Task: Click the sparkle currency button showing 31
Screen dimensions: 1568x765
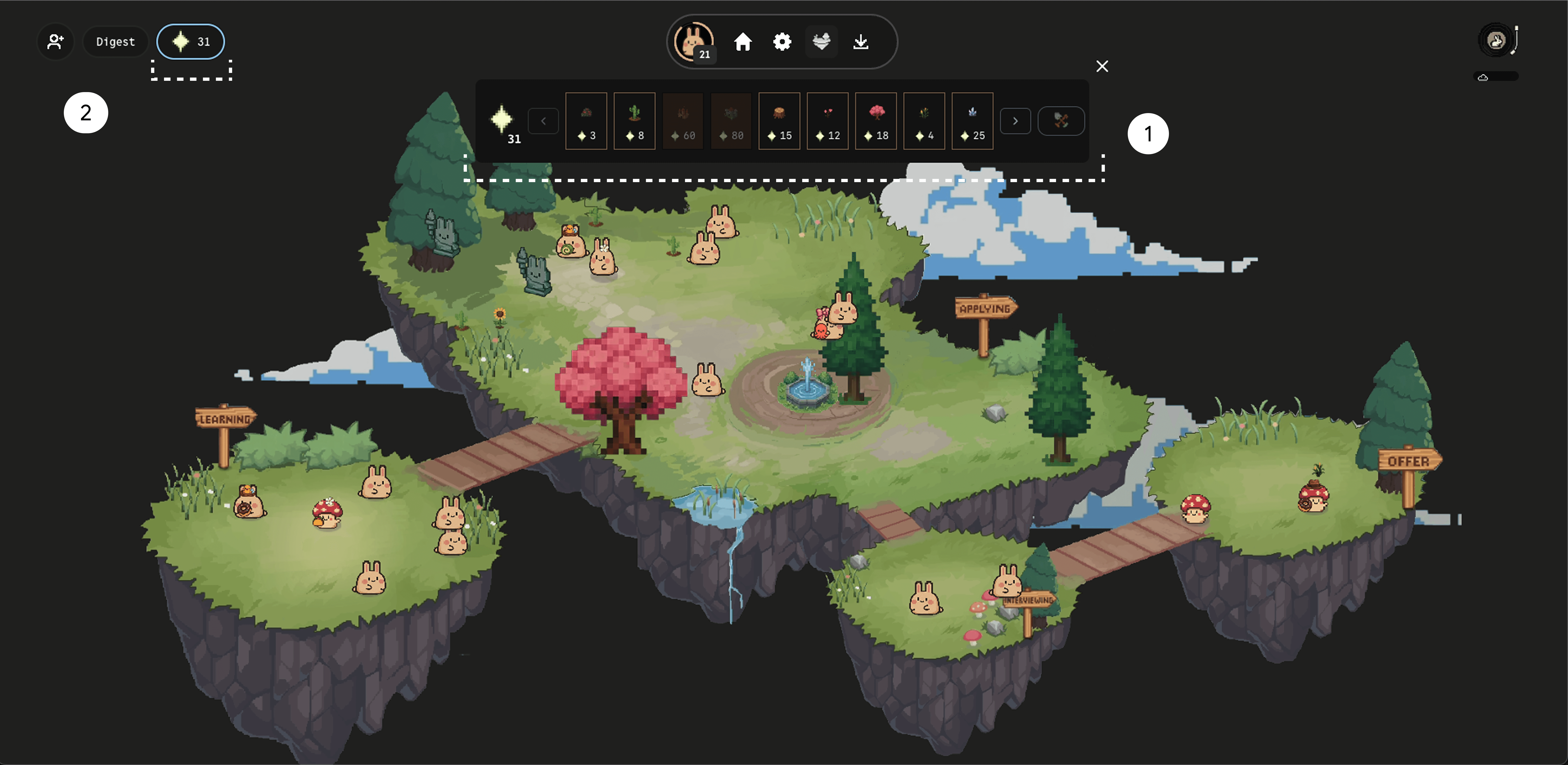Action: point(190,41)
